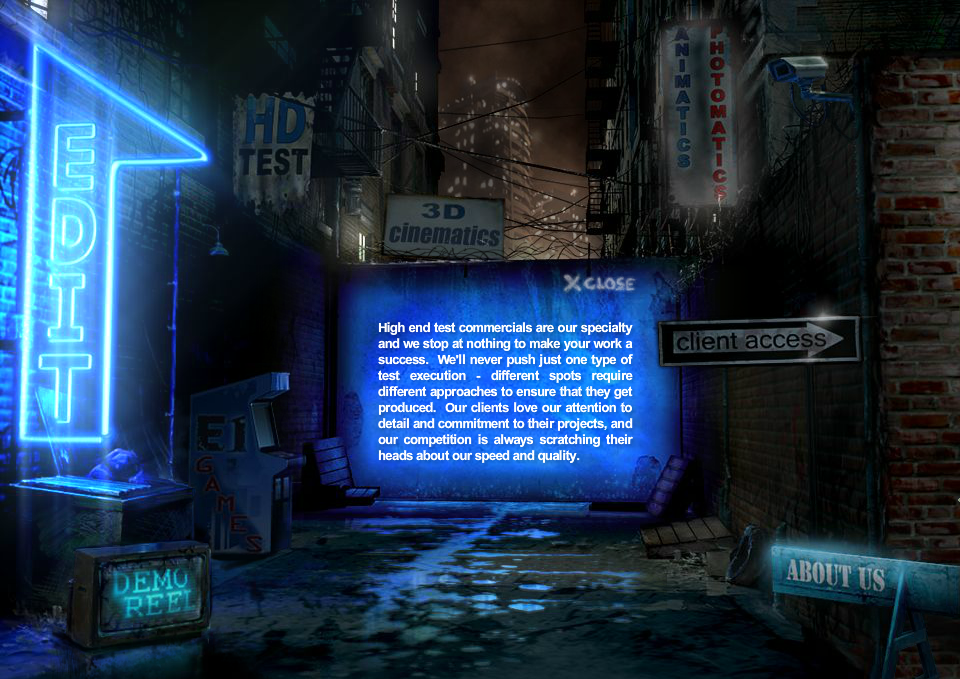Open the 3D cinematics sign

pyautogui.click(x=445, y=226)
